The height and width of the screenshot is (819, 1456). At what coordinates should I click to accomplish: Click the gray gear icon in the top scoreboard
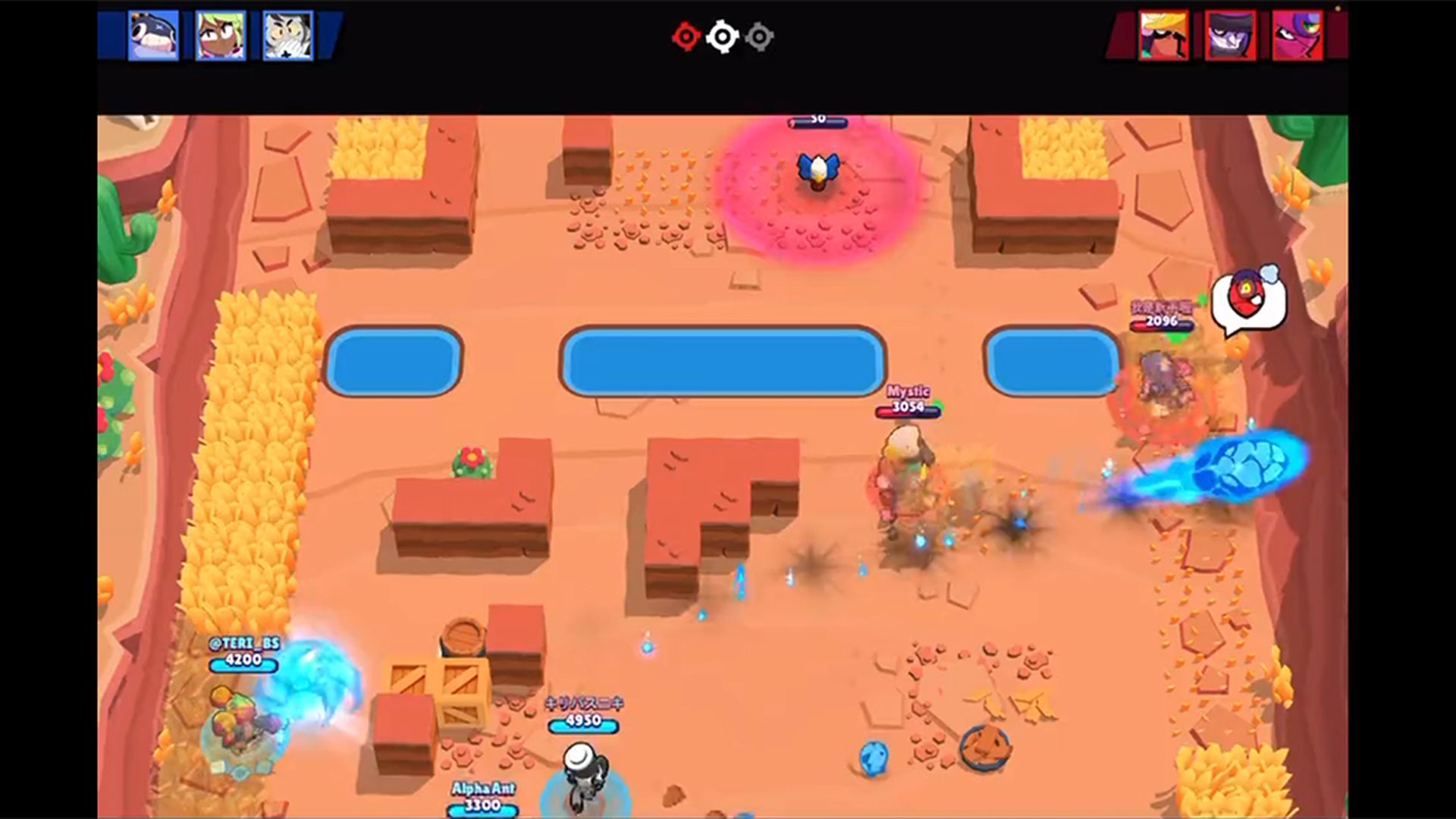[758, 36]
